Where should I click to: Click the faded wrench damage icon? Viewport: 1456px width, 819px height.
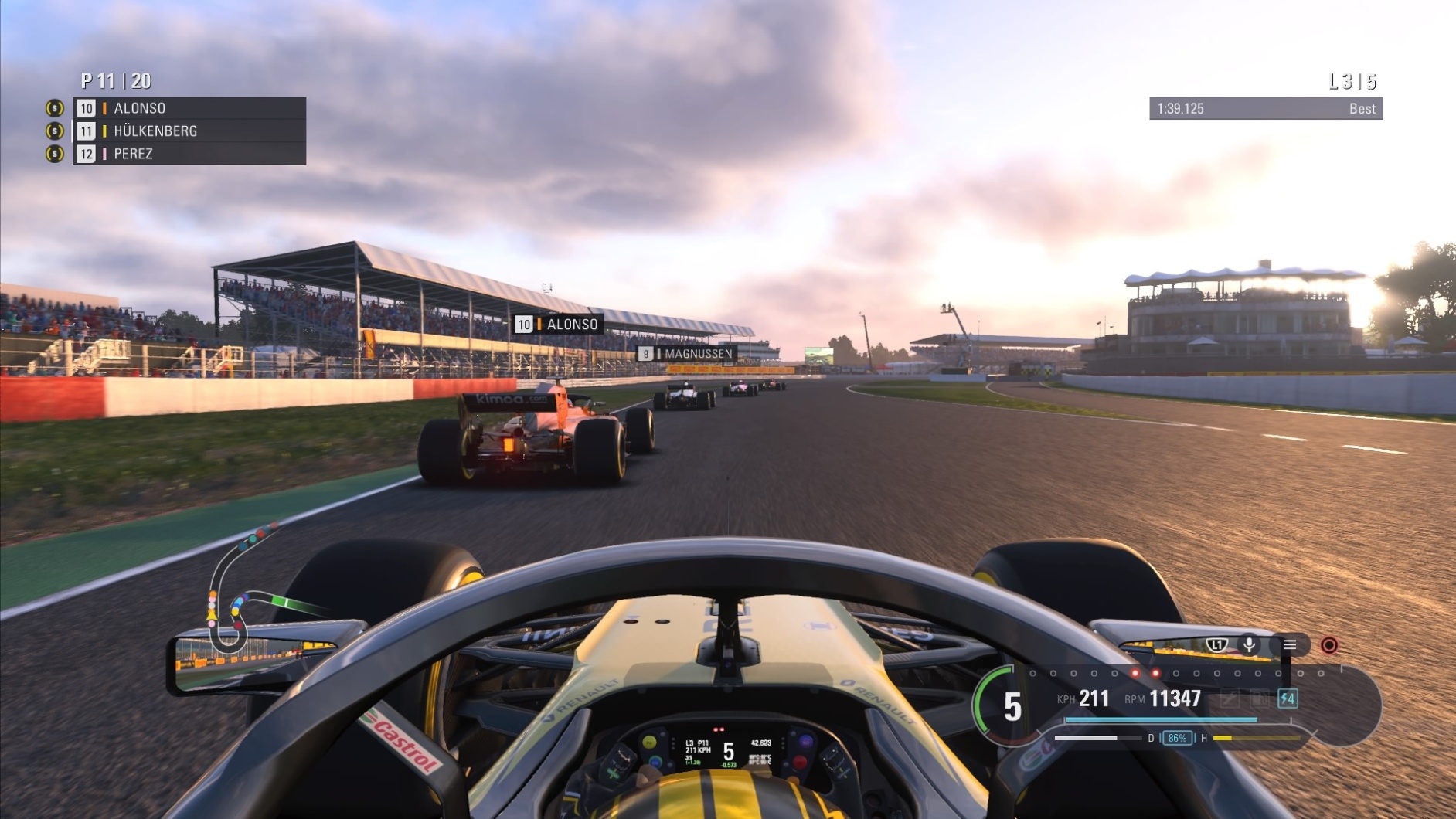(1230, 699)
